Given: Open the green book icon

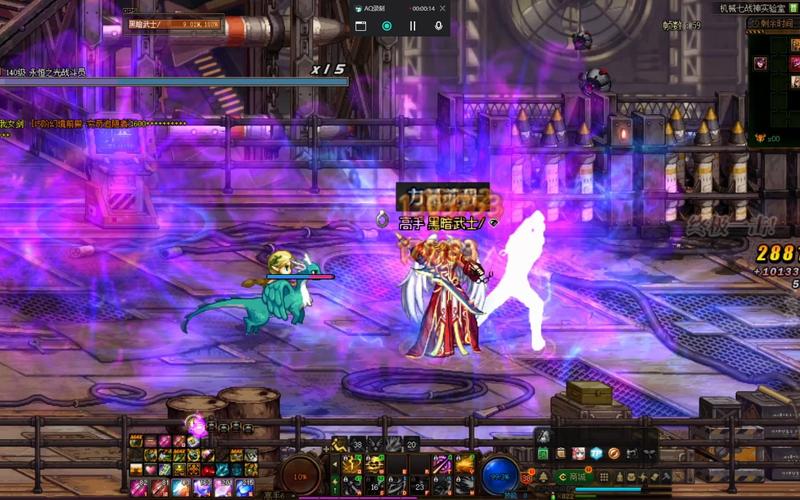Looking at the screenshot, I should coord(543,454).
